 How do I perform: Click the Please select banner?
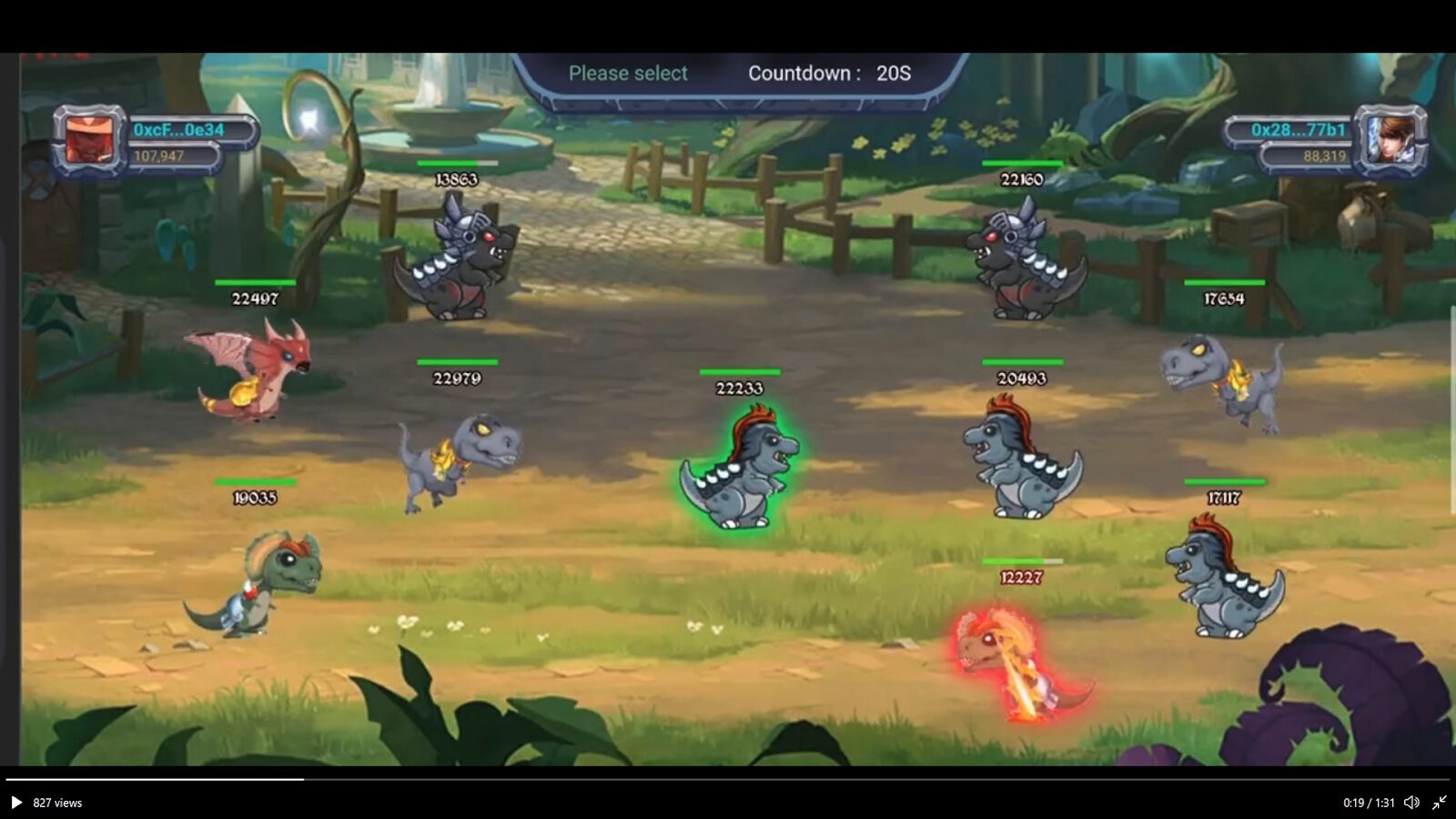[629, 73]
